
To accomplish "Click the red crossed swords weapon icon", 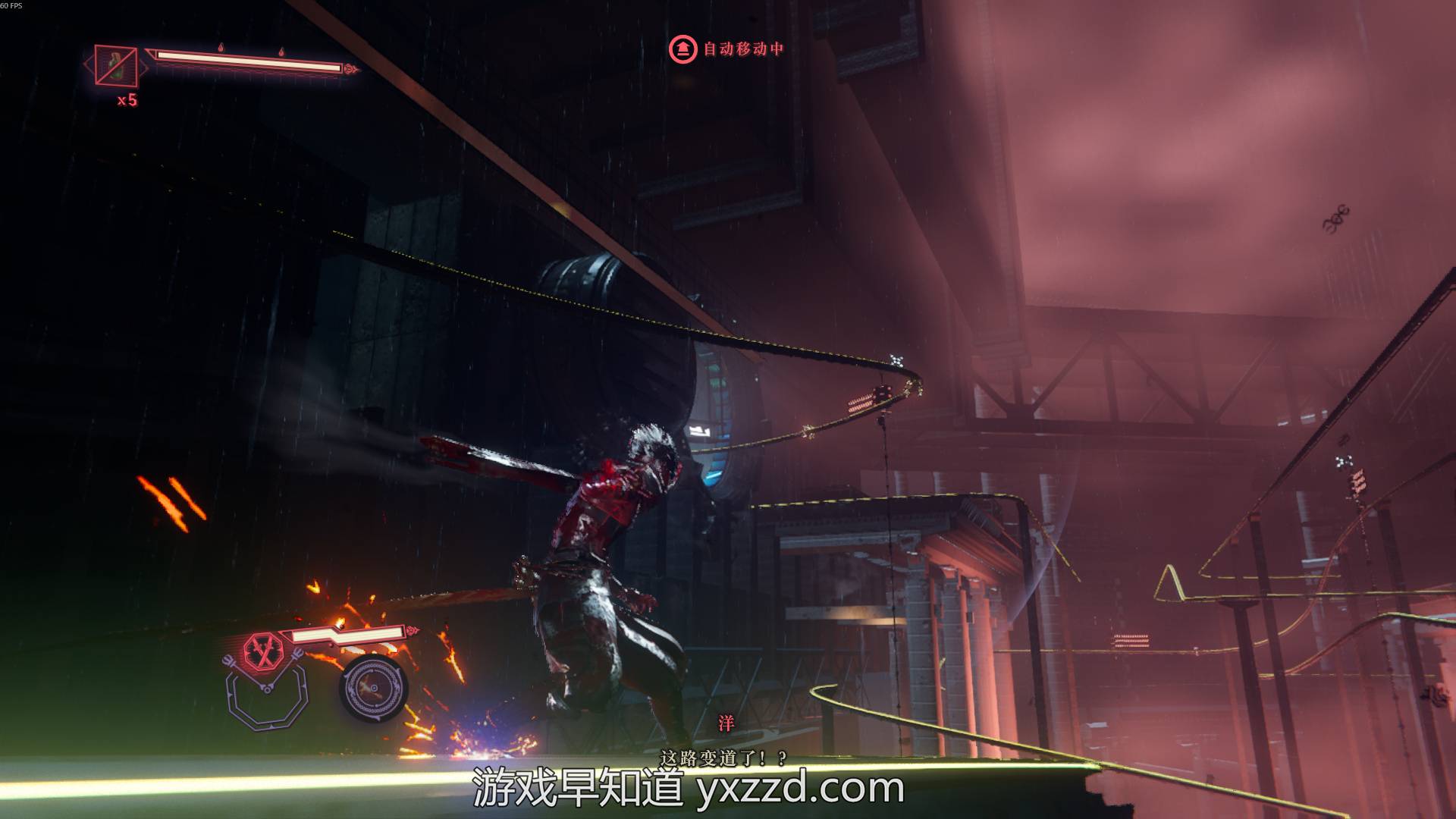I will 262,649.
